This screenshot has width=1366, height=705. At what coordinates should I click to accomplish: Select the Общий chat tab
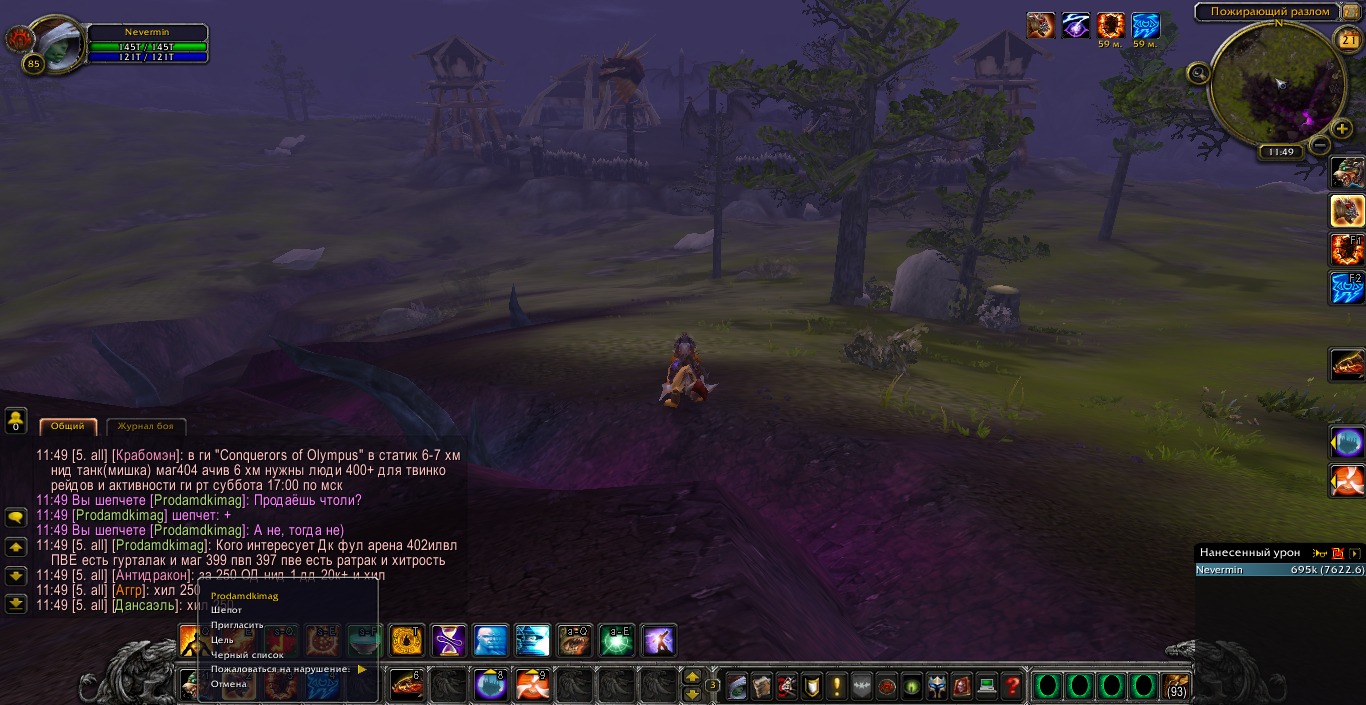(x=68, y=426)
